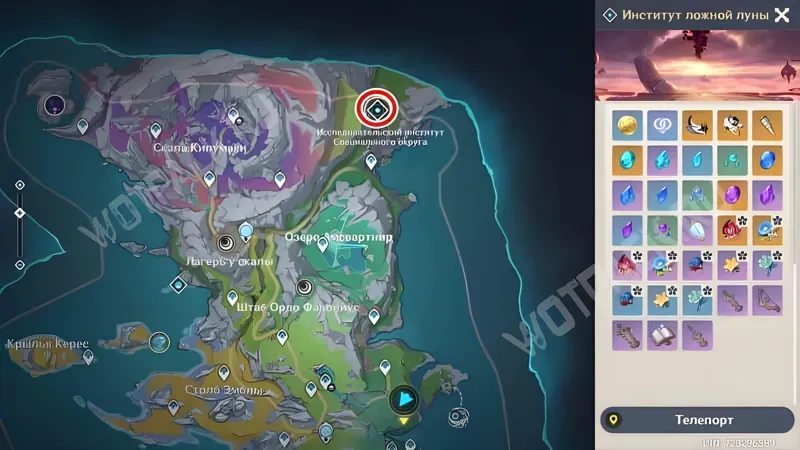Viewport: 800px width, 450px height.
Task: Click the map zoom-in button
Action: 19,185
